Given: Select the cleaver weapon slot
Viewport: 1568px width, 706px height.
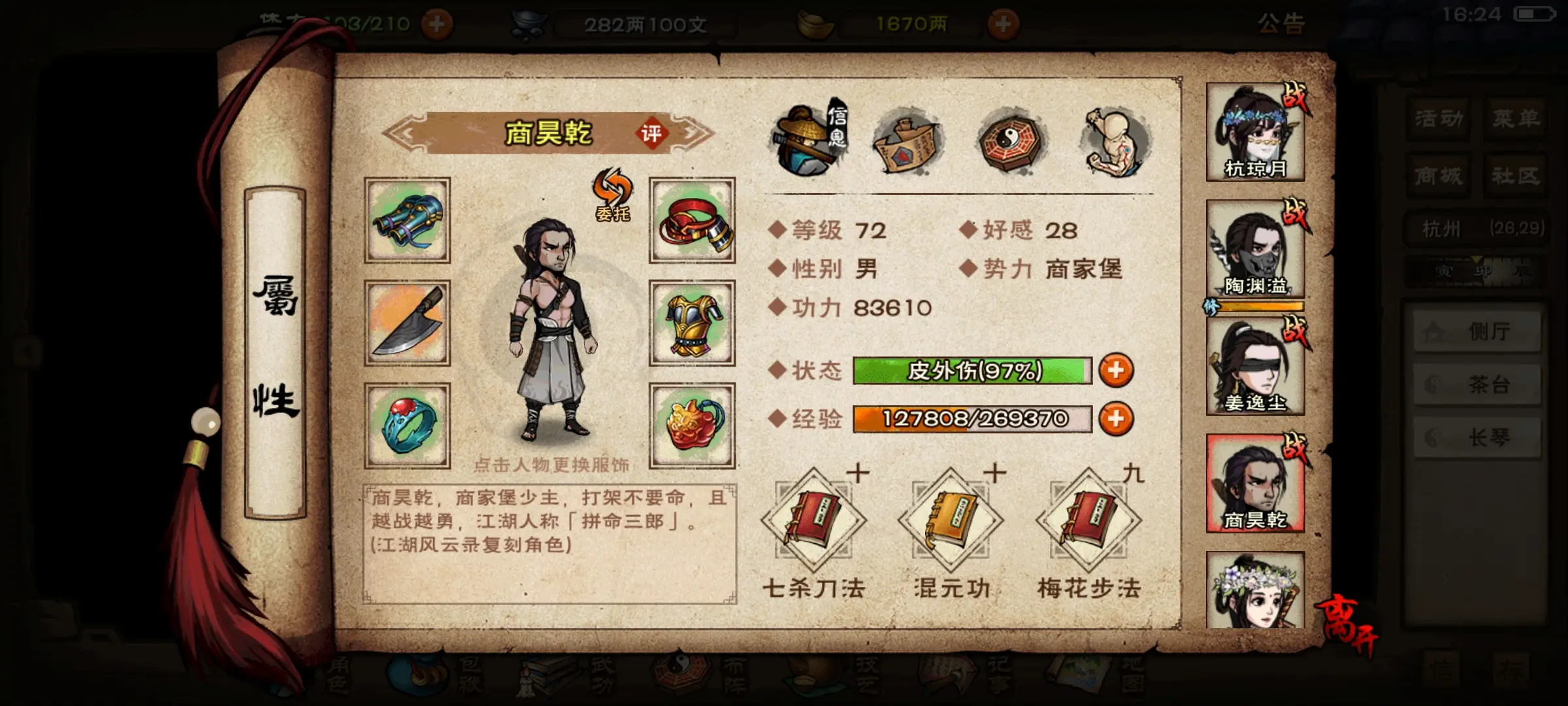Looking at the screenshot, I should pos(407,323).
